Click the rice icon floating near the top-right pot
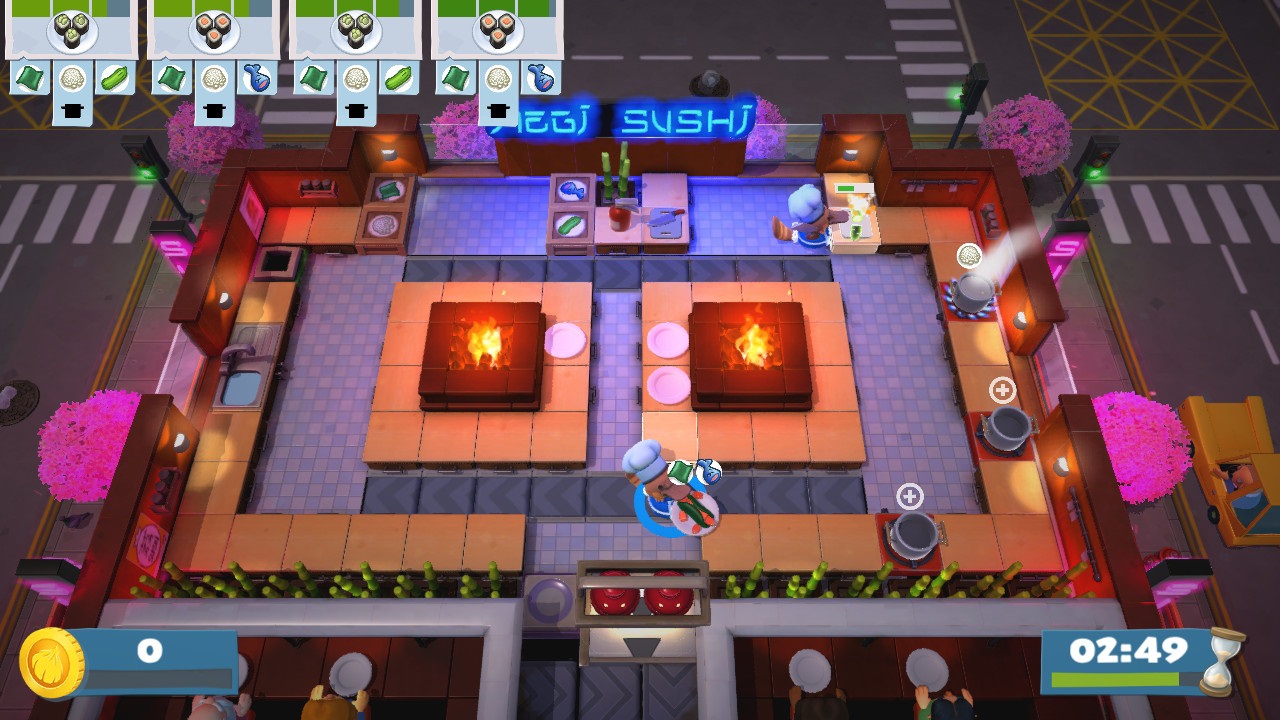1280x720 pixels. 969,255
